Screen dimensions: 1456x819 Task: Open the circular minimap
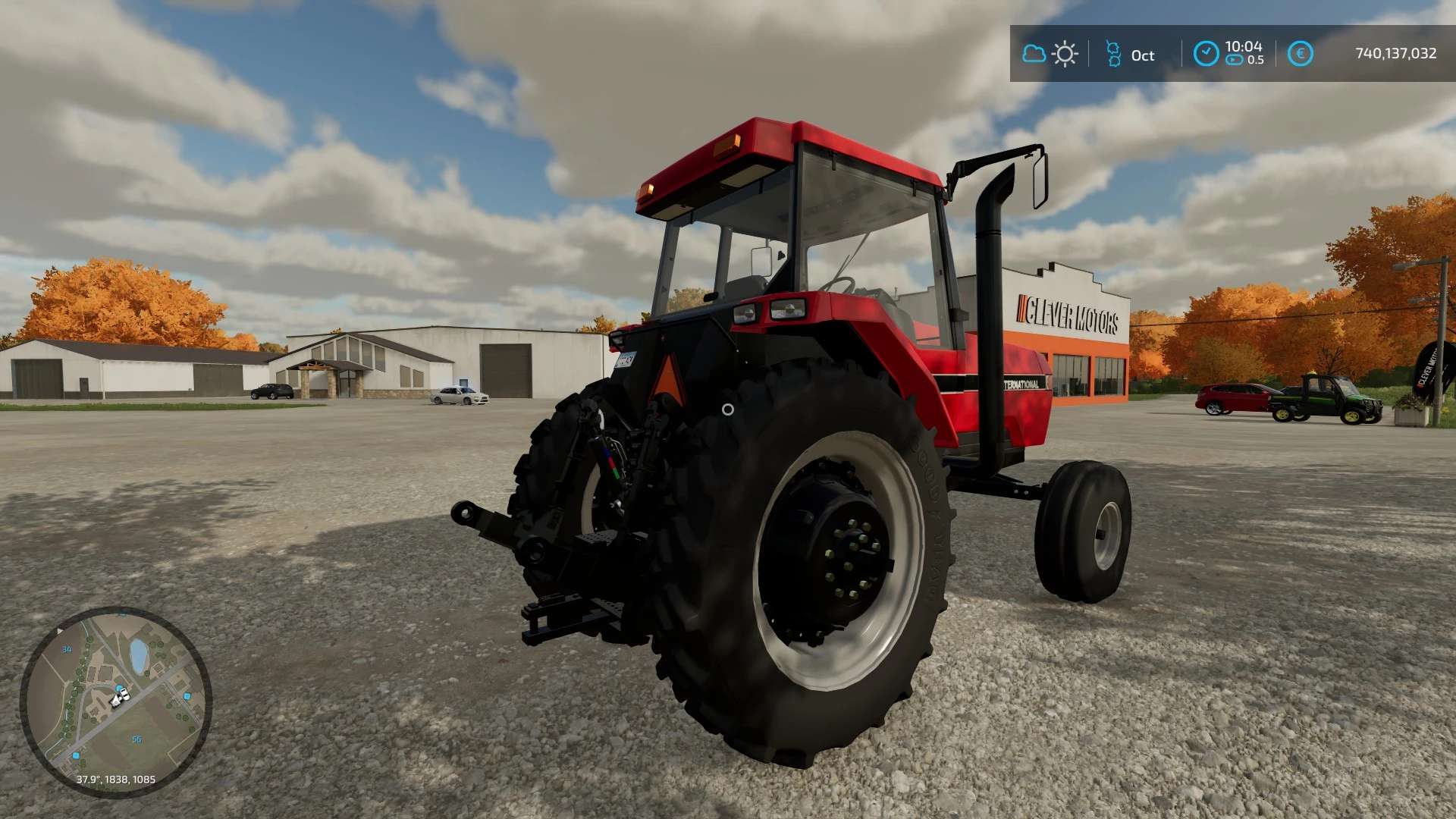point(116,701)
